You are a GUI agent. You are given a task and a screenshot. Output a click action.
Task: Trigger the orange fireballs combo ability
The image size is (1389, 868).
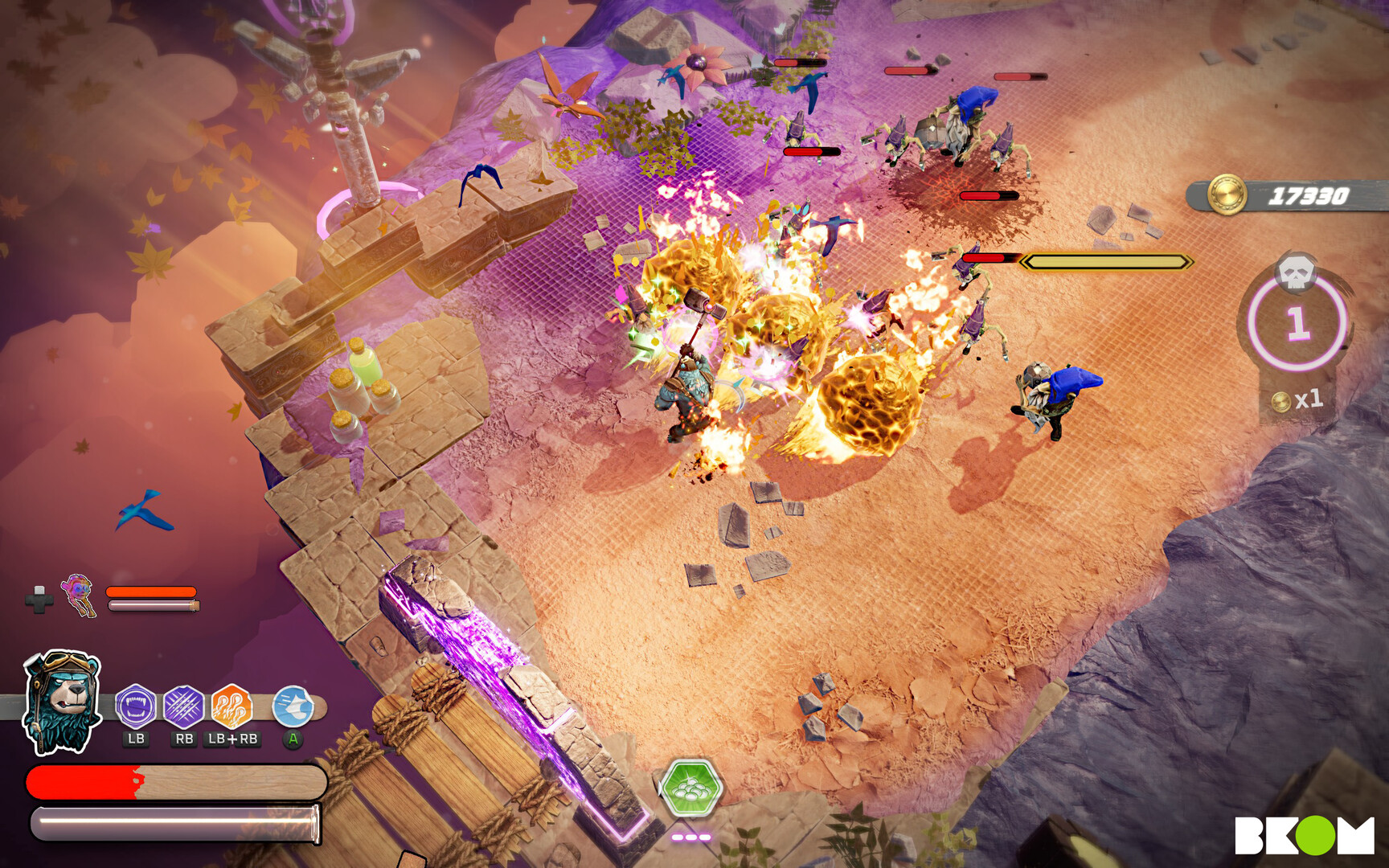click(231, 706)
